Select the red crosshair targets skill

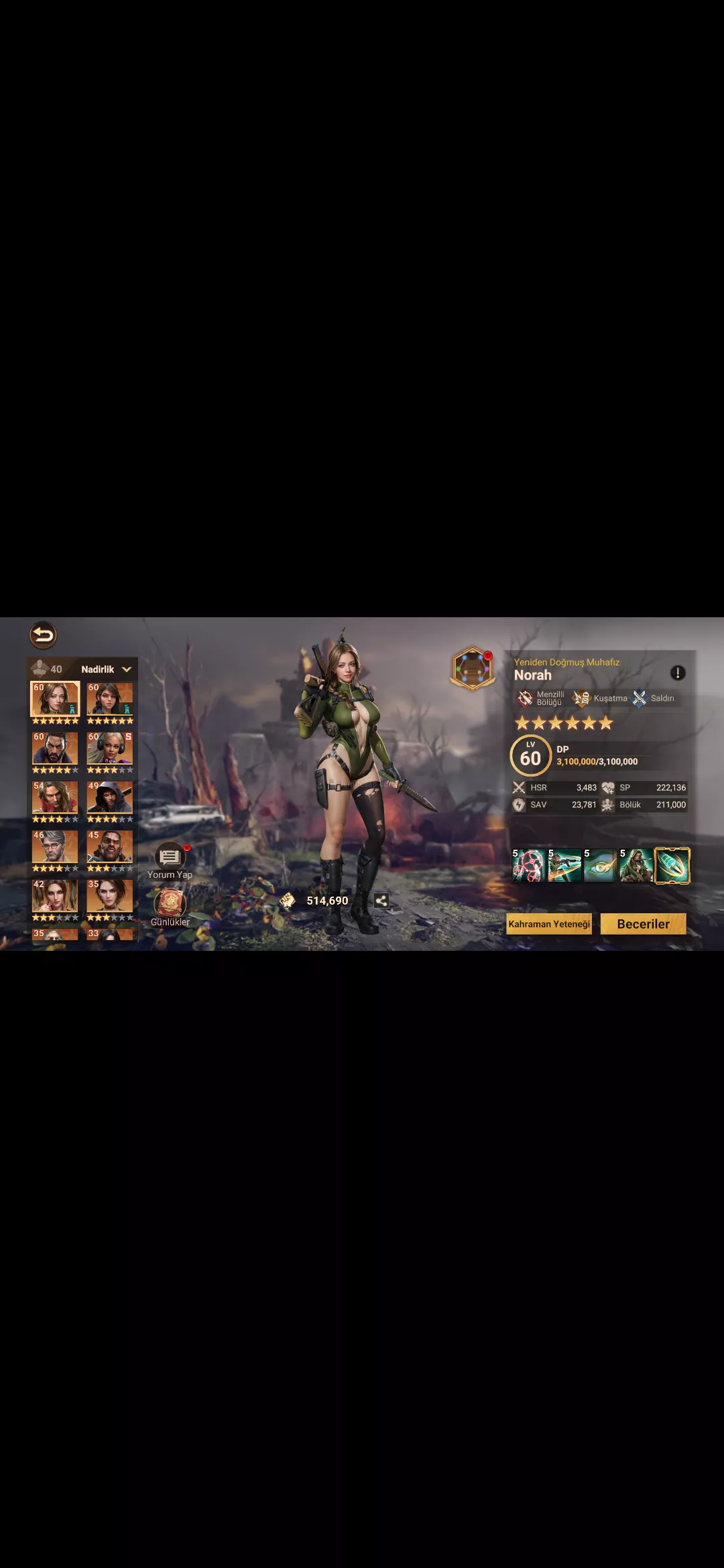pyautogui.click(x=529, y=865)
